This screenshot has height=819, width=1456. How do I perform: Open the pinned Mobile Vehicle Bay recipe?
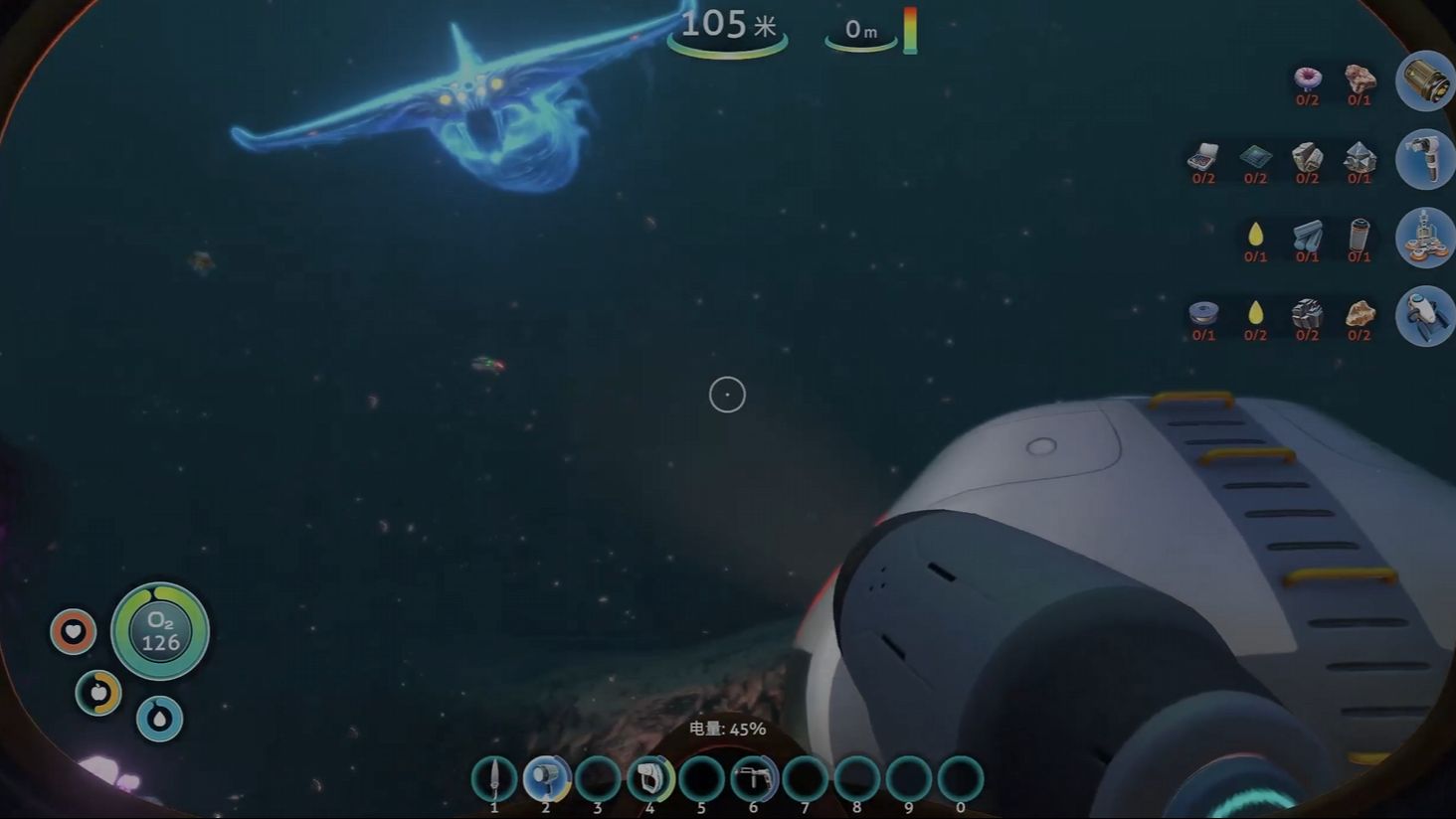pos(1424,237)
